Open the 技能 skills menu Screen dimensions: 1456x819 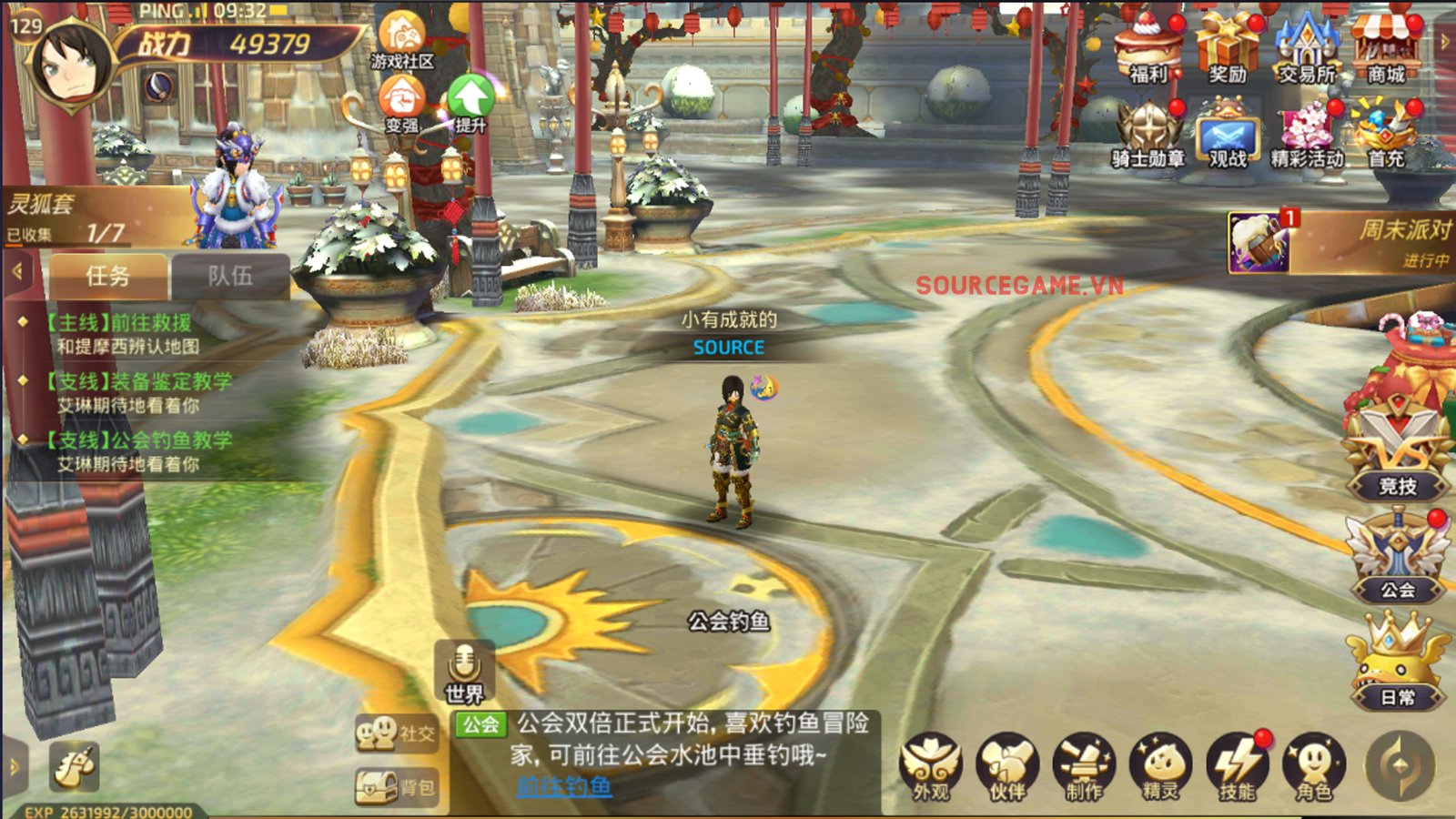[1237, 766]
